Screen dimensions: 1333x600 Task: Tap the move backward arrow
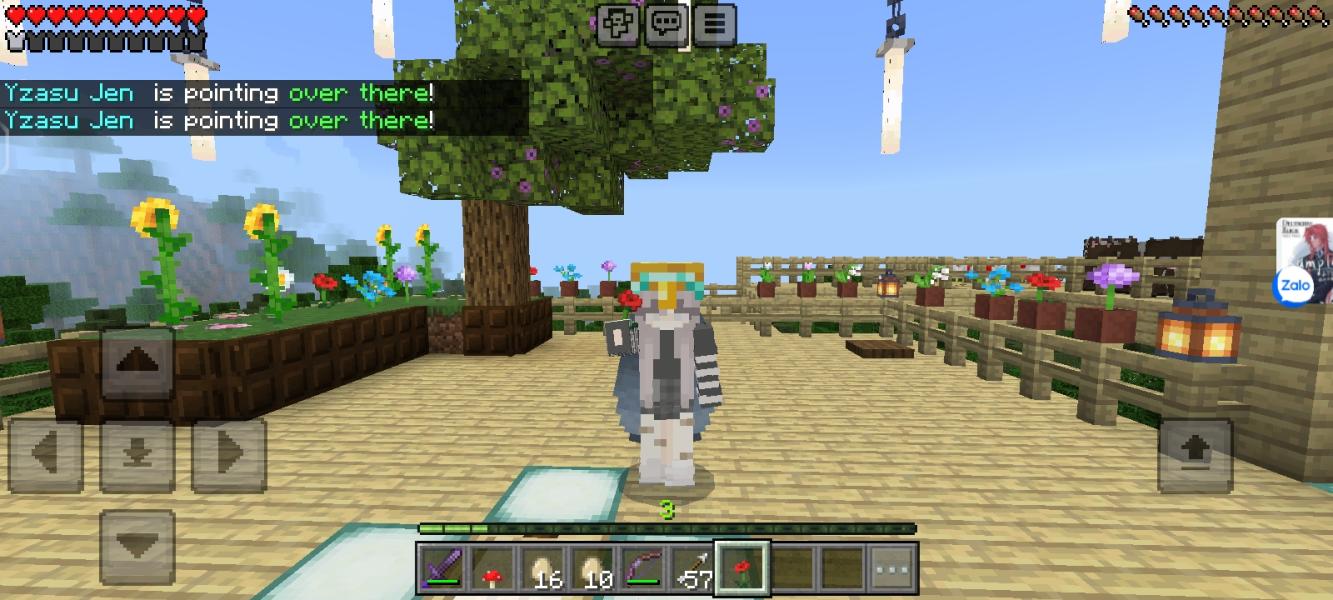(138, 546)
